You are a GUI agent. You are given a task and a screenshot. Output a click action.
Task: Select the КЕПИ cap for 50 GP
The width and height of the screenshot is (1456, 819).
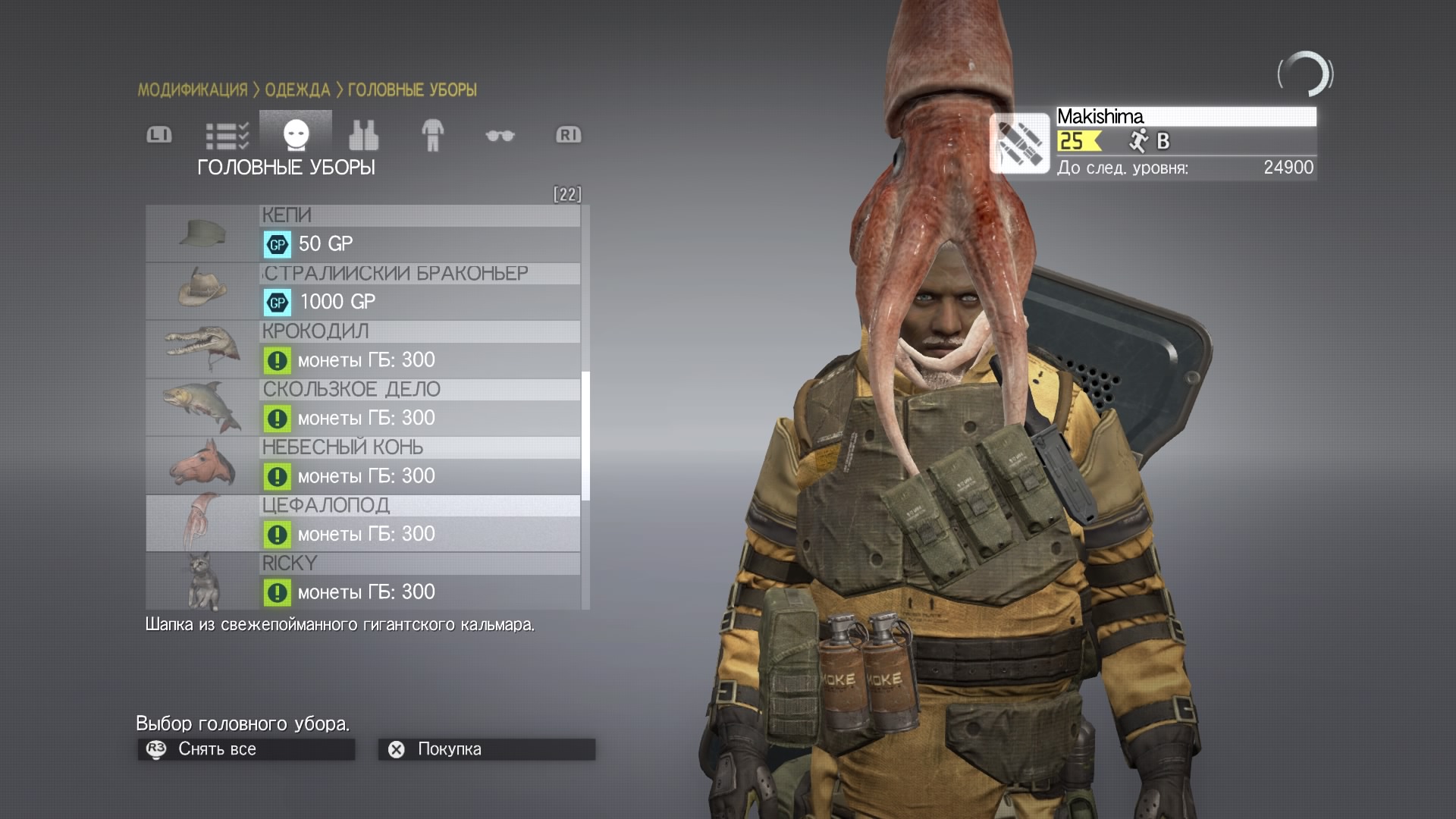(x=363, y=234)
